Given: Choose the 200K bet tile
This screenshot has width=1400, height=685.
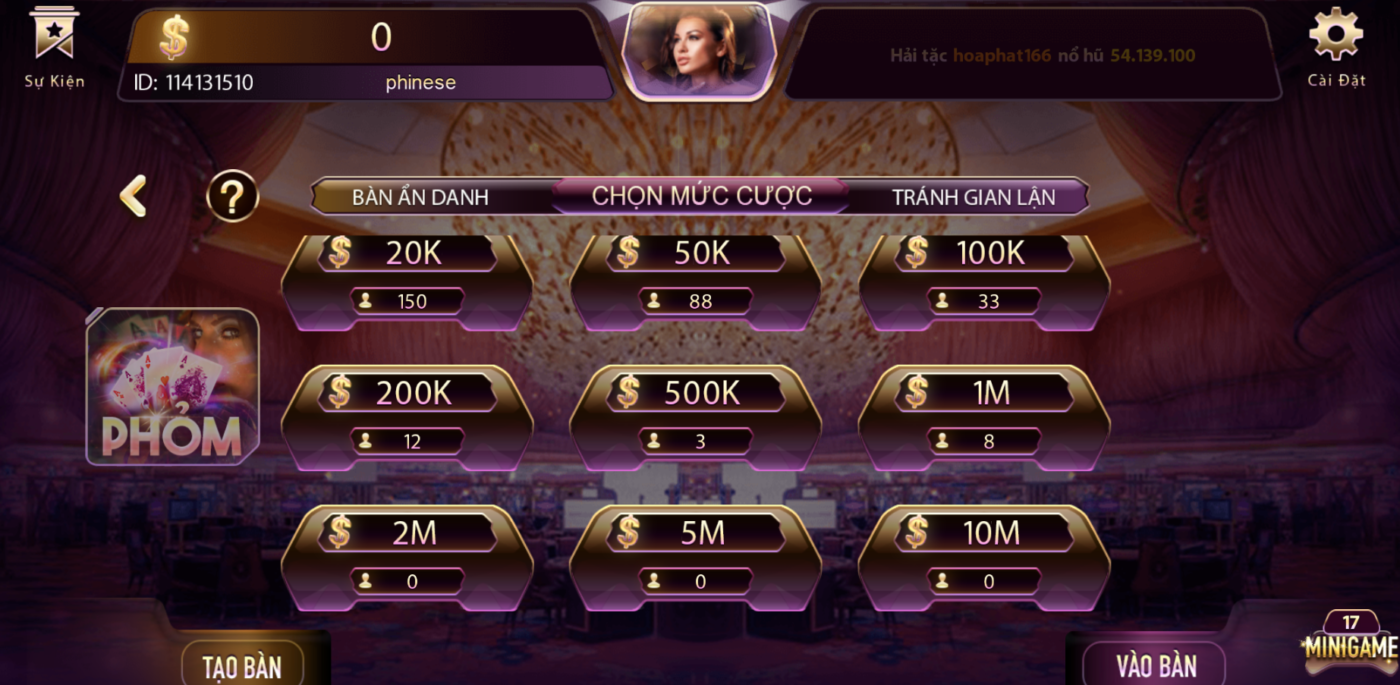Looking at the screenshot, I should [x=407, y=417].
